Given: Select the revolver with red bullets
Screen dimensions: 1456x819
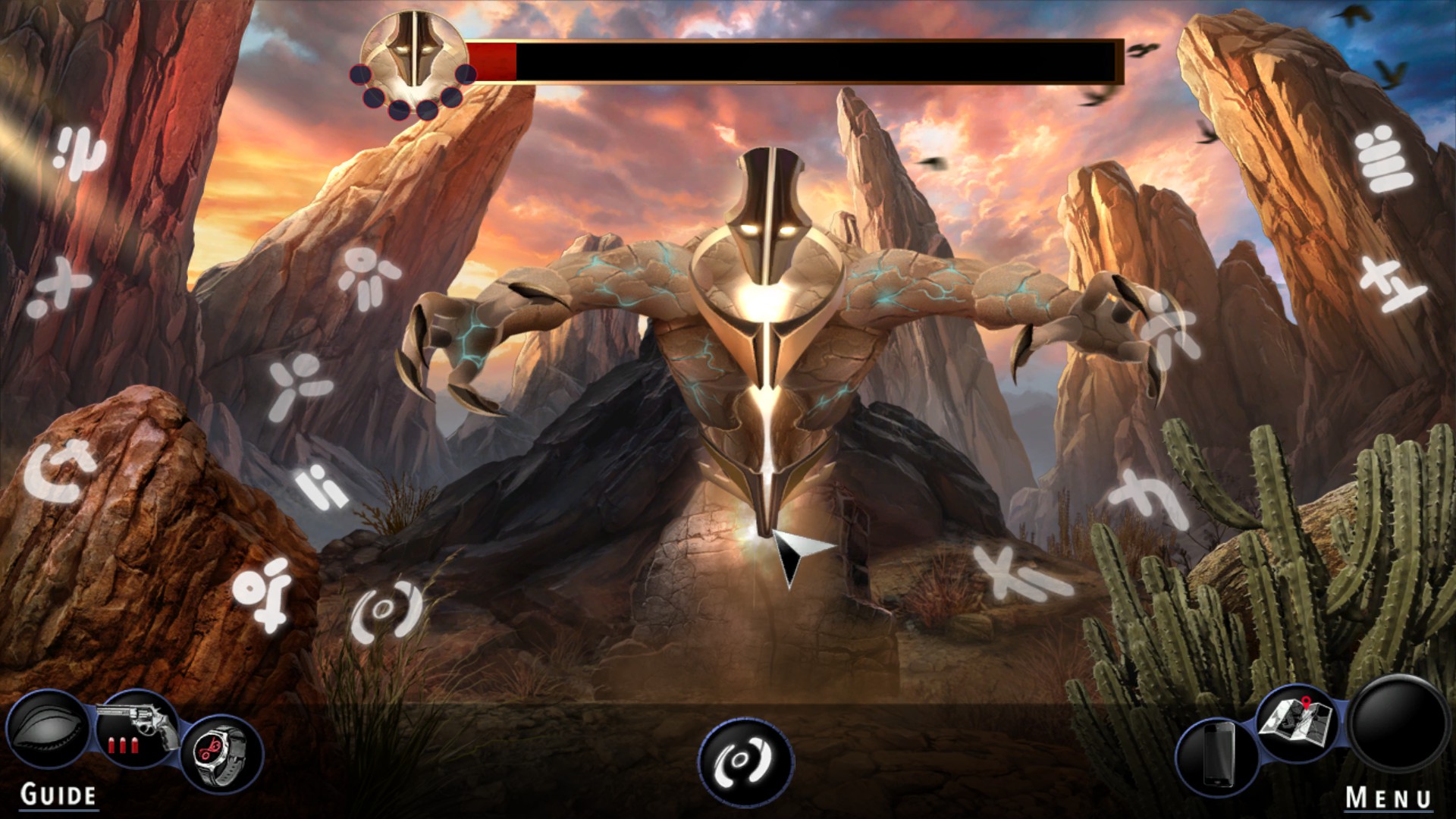Looking at the screenshot, I should 138,730.
